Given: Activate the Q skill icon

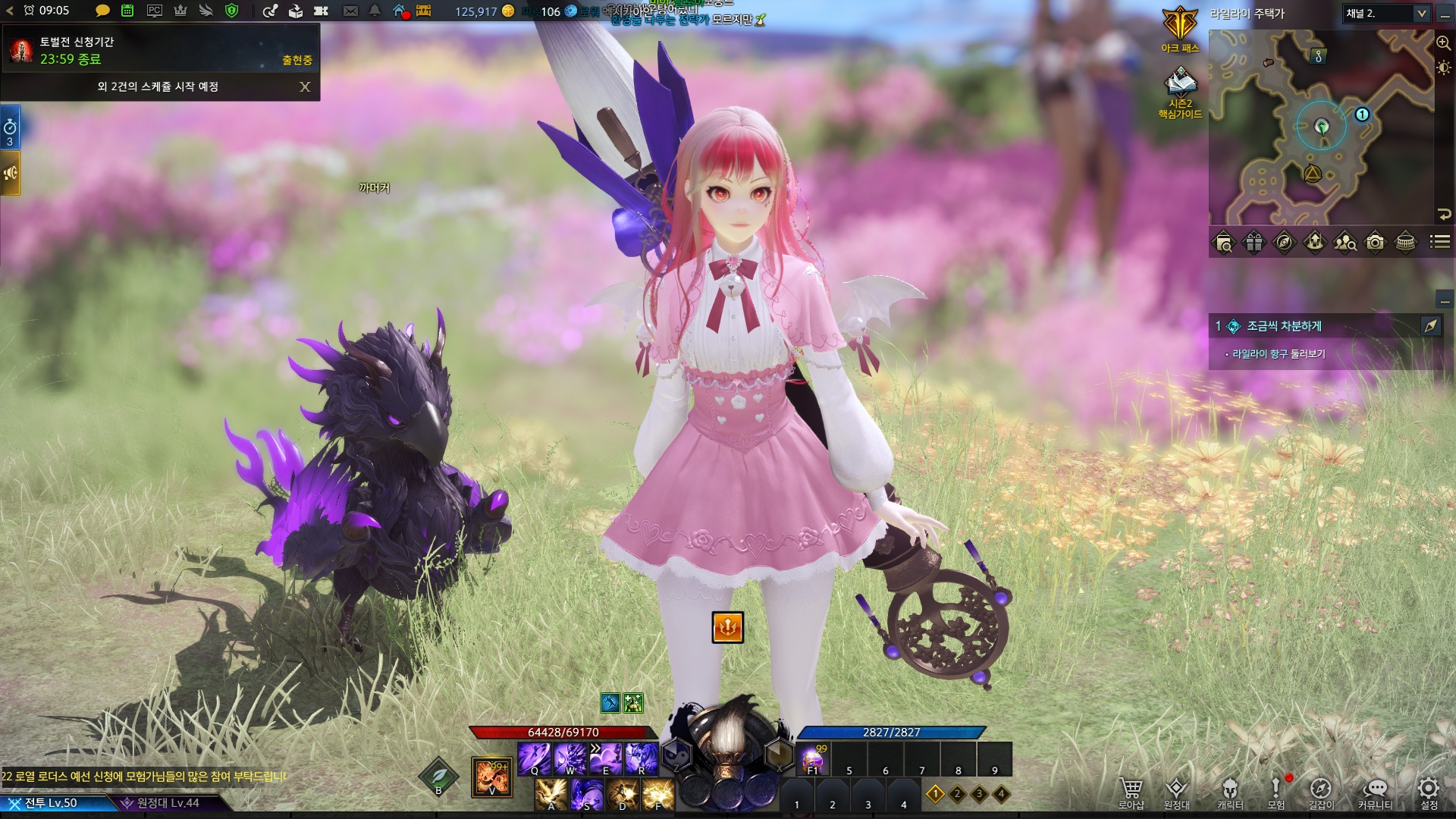Looking at the screenshot, I should click(534, 758).
